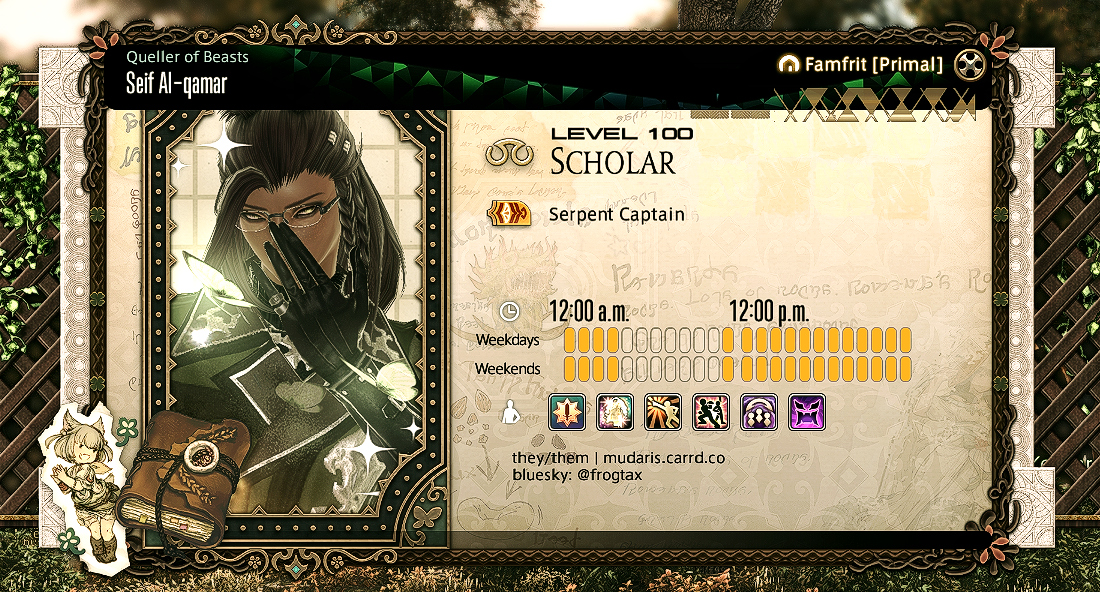
Task: Select the Serpent Captain rank badge
Action: 507,214
